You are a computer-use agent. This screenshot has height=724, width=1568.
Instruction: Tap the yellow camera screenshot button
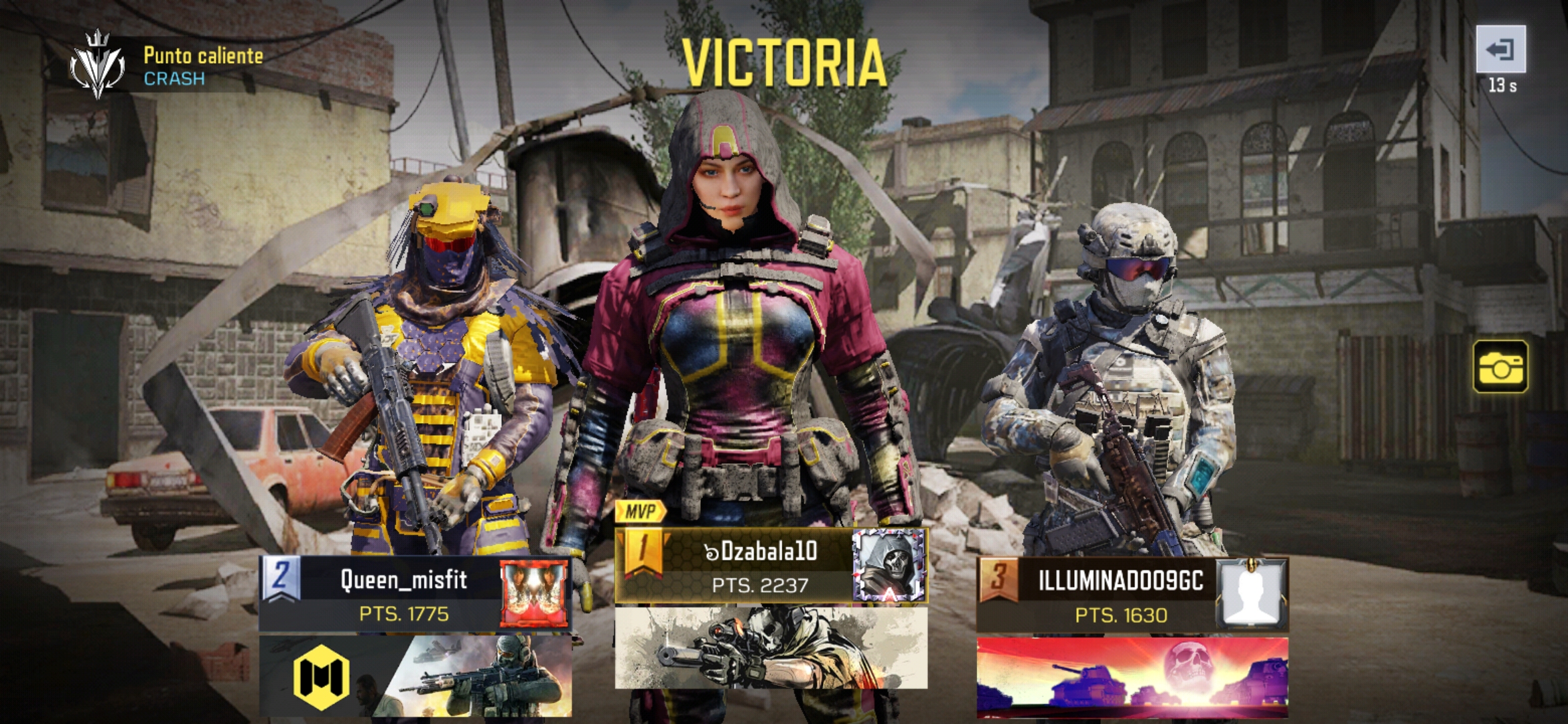click(1500, 366)
